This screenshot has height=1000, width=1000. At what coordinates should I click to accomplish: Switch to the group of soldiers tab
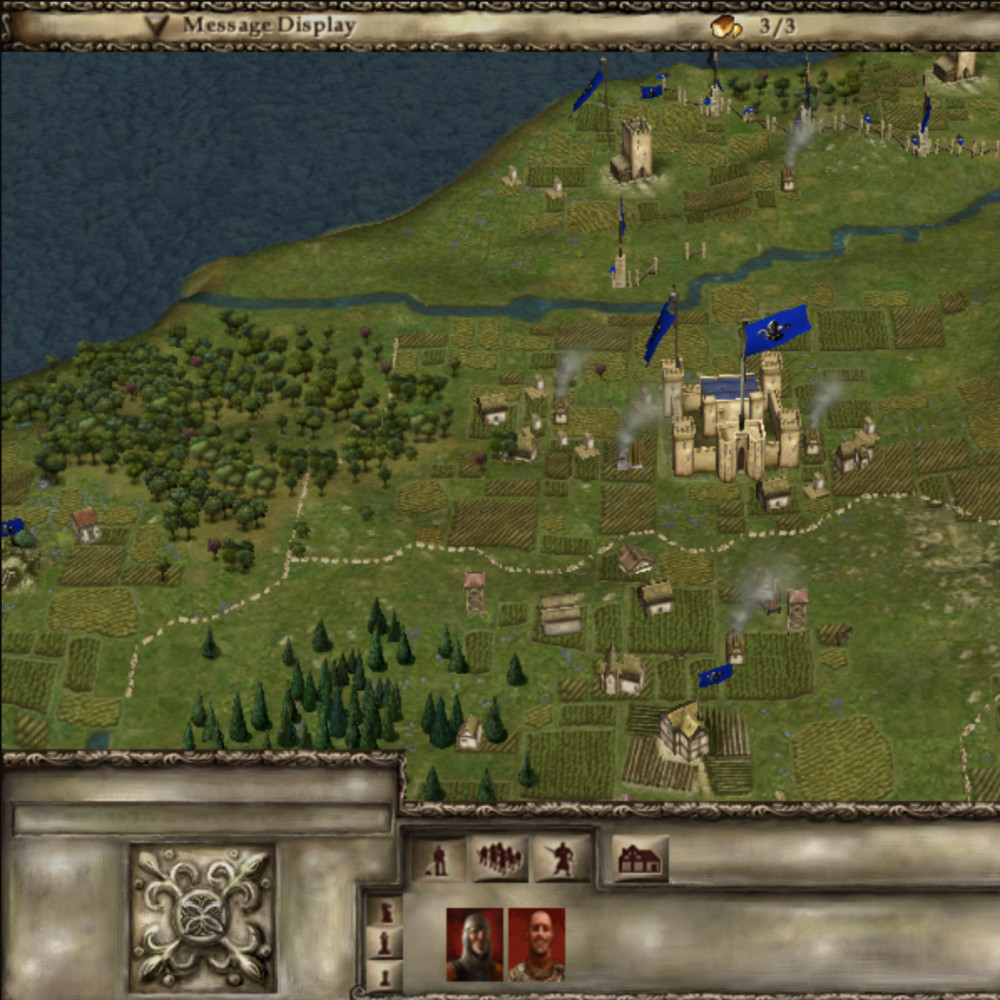pos(499,859)
